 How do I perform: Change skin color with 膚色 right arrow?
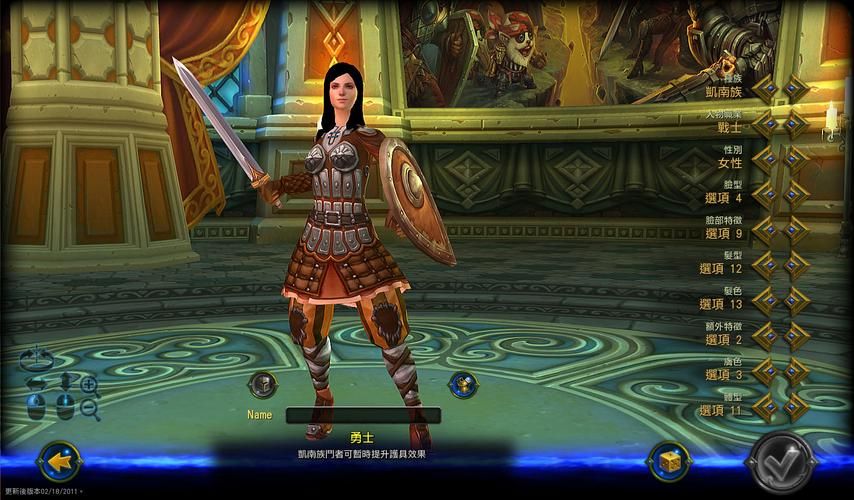[x=796, y=372]
